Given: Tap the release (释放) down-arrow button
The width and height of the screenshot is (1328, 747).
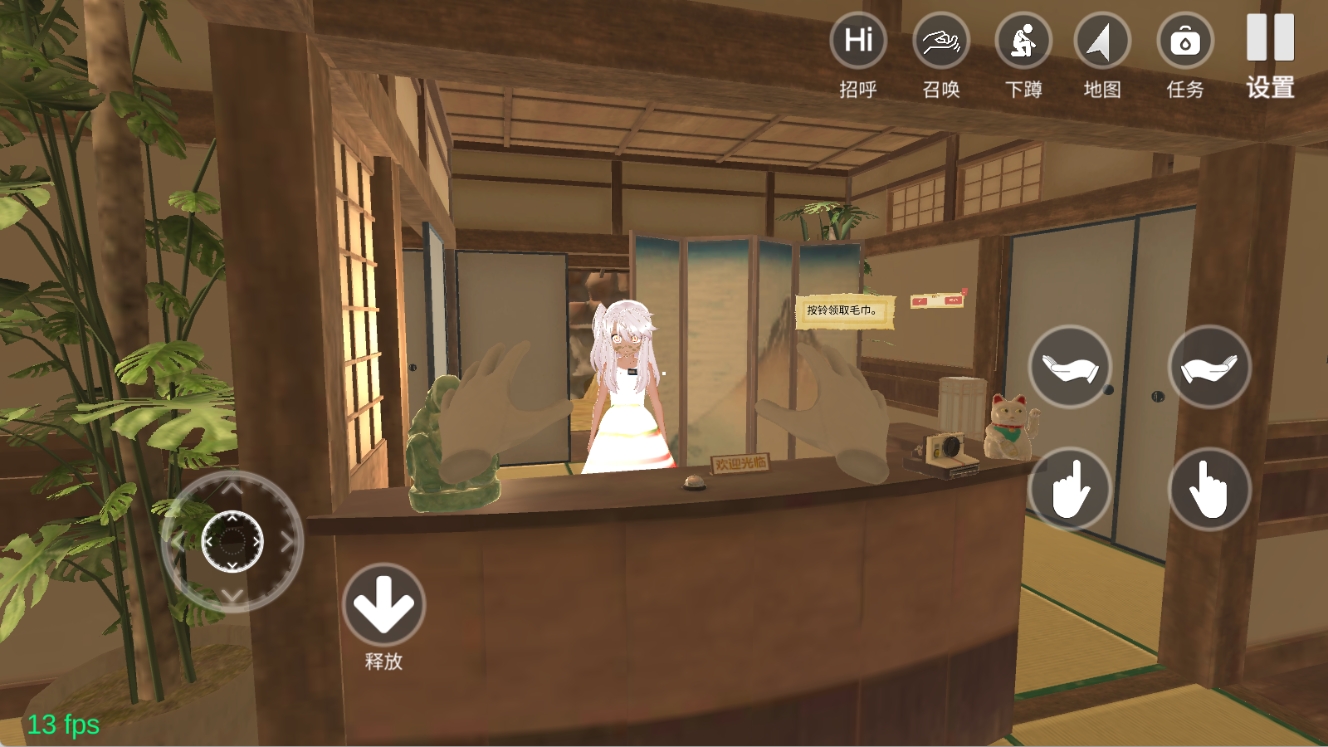Looking at the screenshot, I should point(384,604).
